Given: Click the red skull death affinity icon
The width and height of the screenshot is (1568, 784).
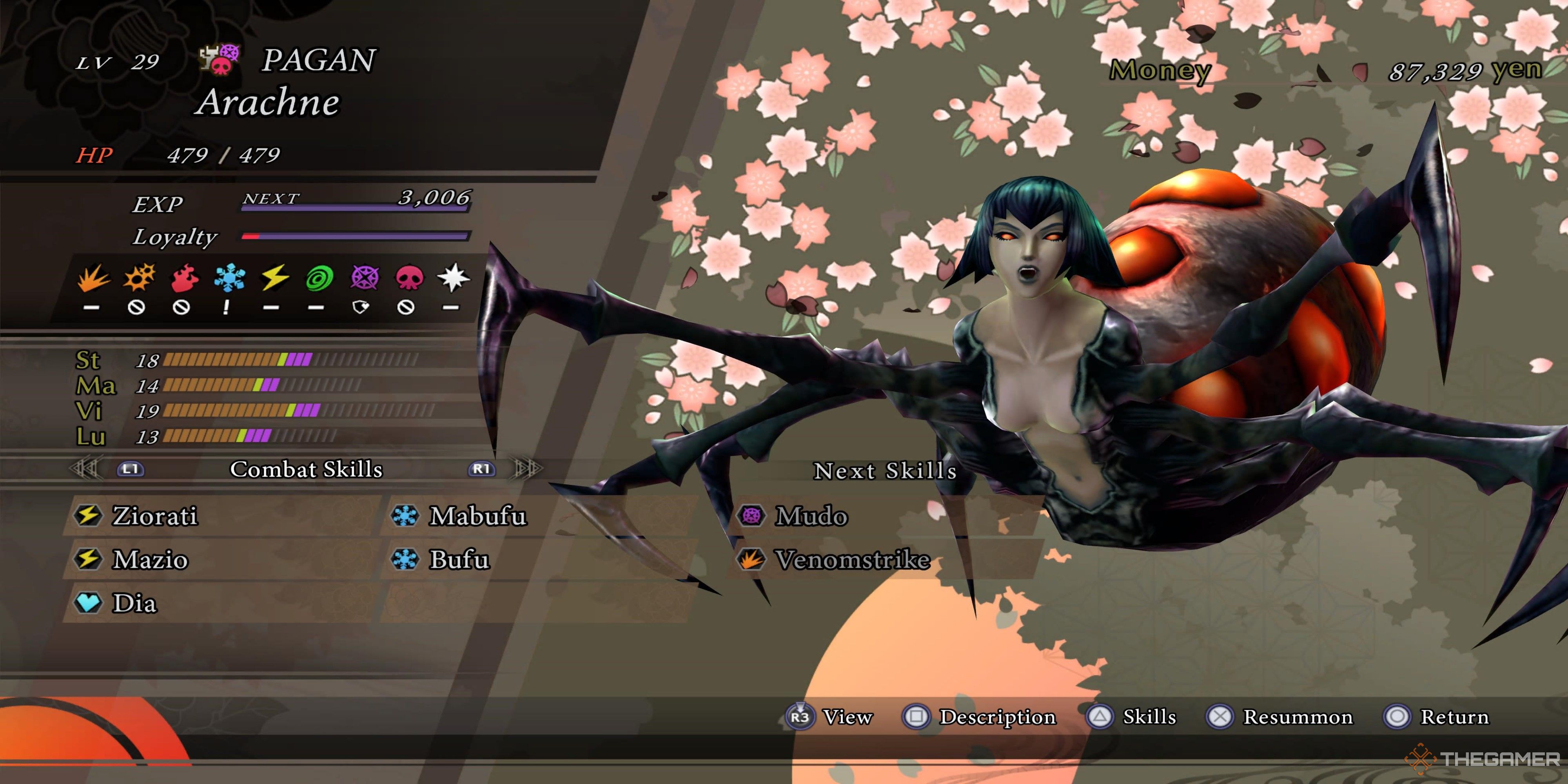Looking at the screenshot, I should pyautogui.click(x=408, y=278).
